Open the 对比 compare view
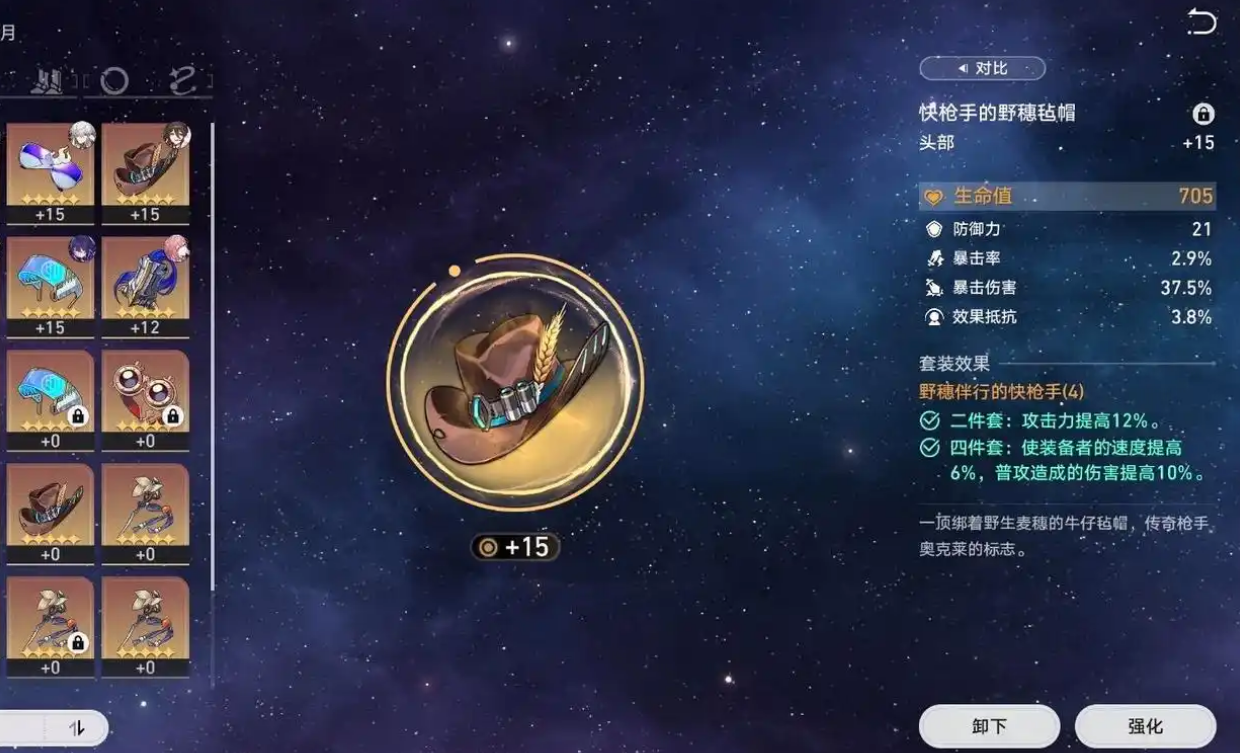This screenshot has height=753, width=1240. (982, 68)
